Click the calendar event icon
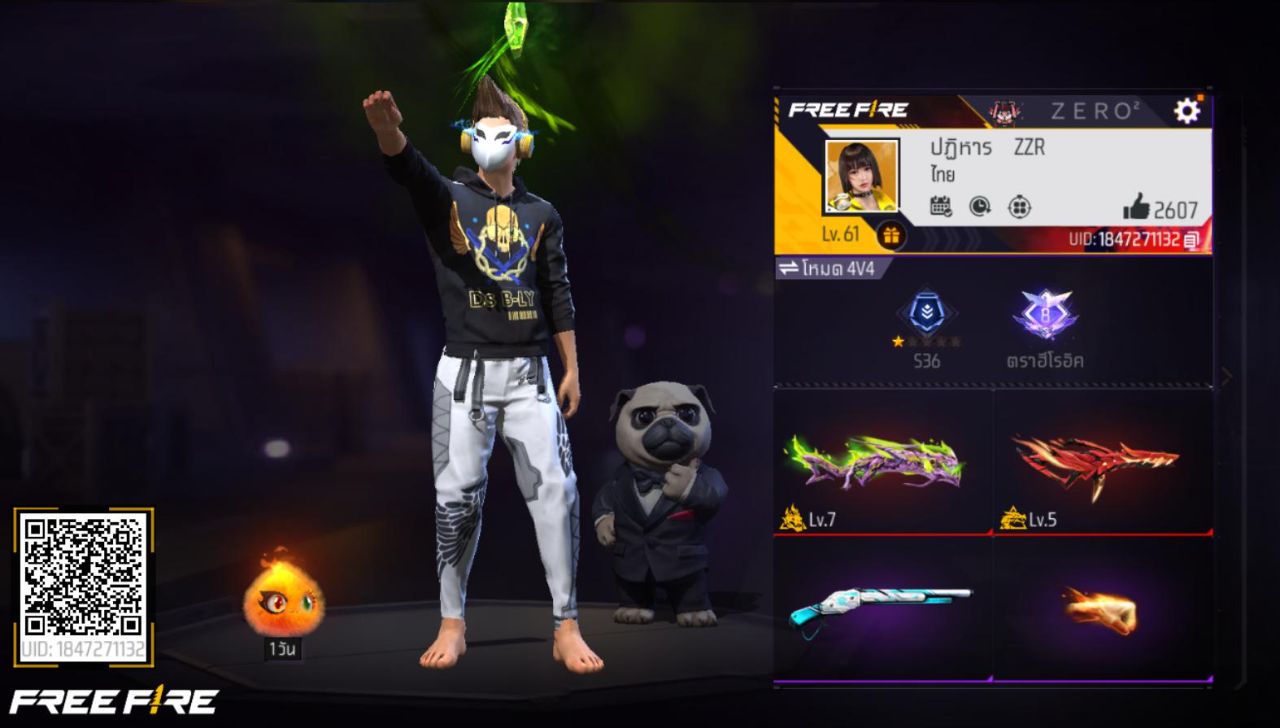 pos(940,205)
